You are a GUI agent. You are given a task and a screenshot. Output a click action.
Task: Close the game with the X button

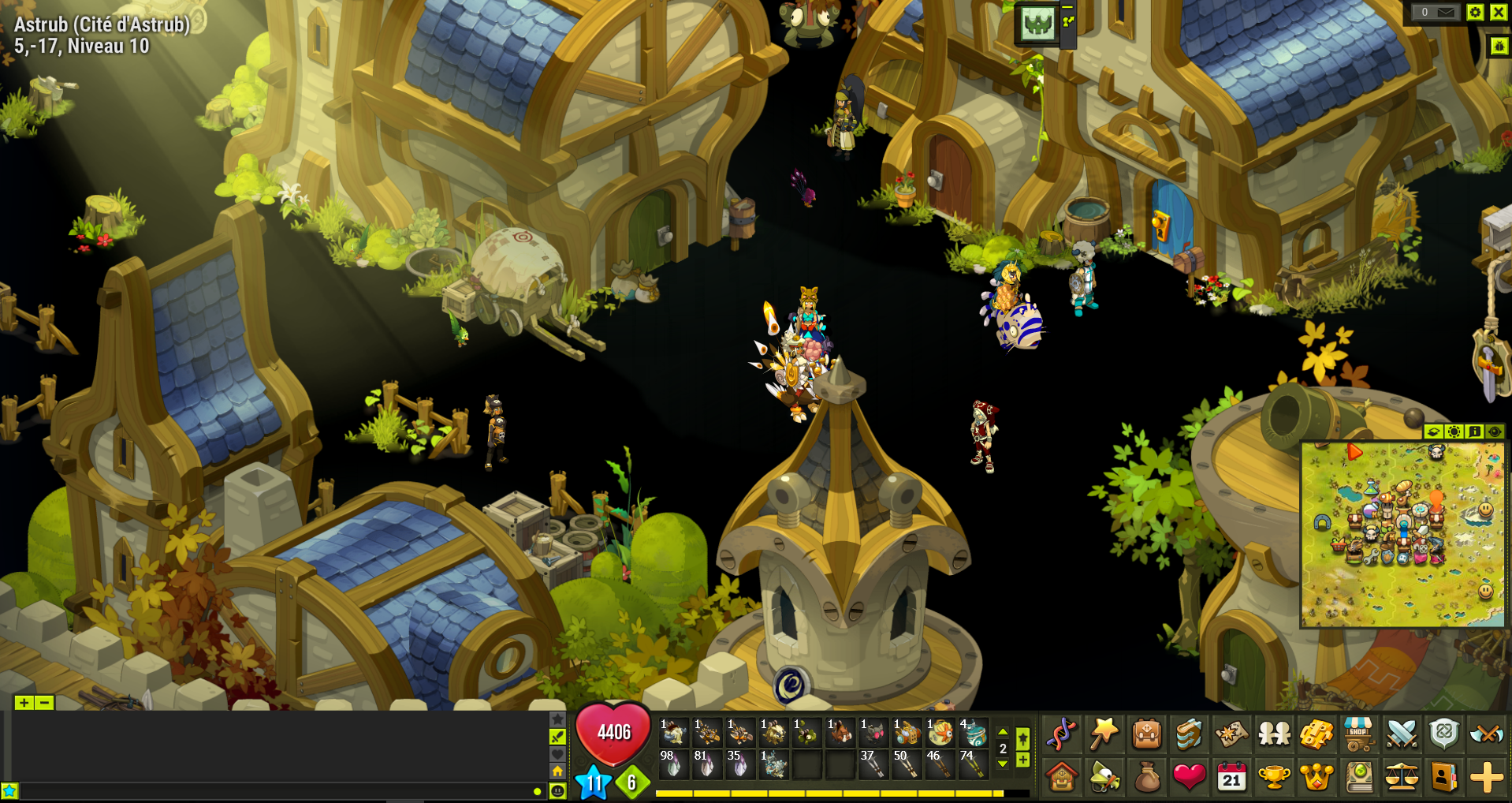pos(1498,12)
